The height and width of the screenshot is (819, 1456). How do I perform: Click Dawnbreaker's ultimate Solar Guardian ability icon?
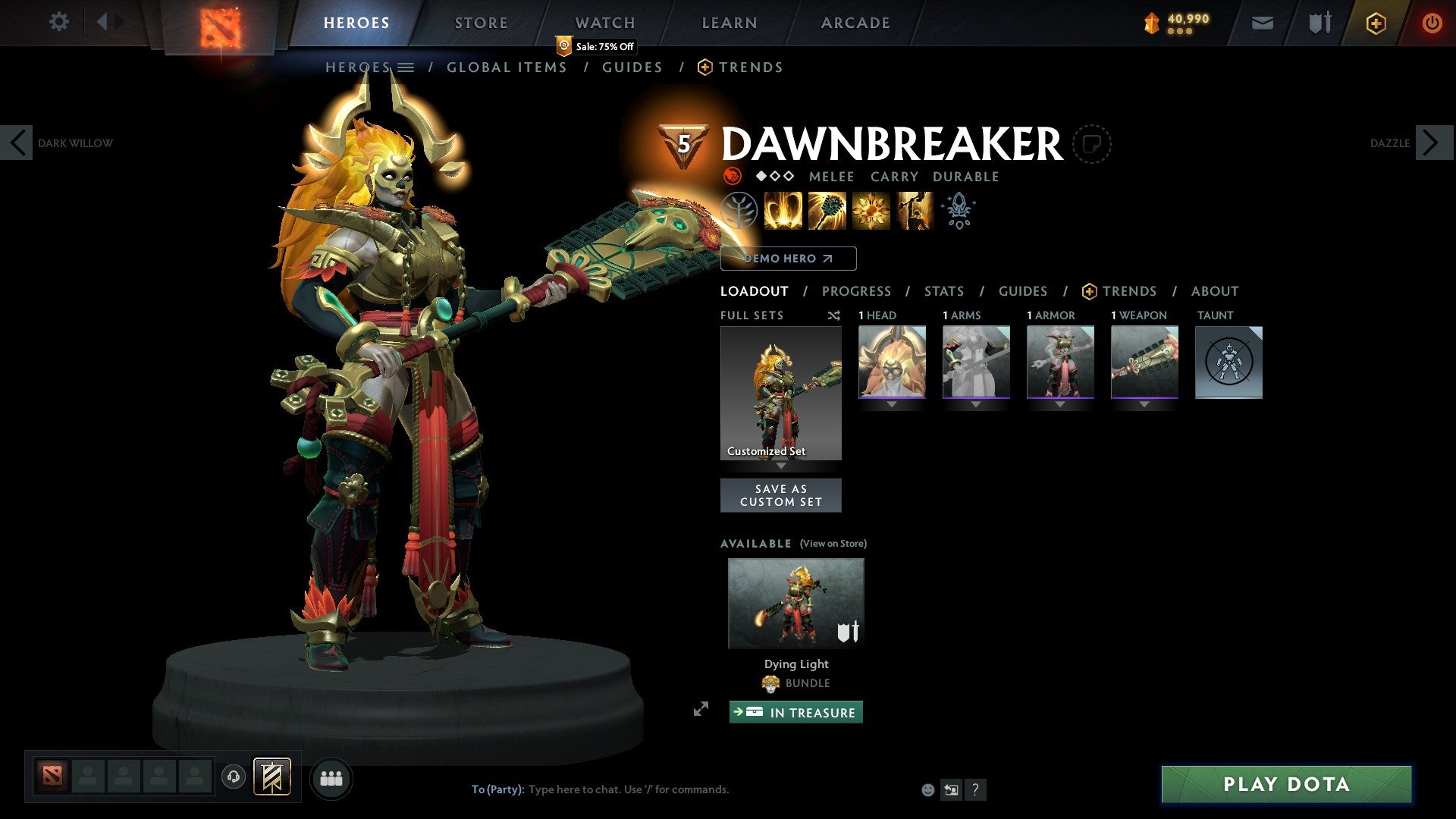(915, 211)
